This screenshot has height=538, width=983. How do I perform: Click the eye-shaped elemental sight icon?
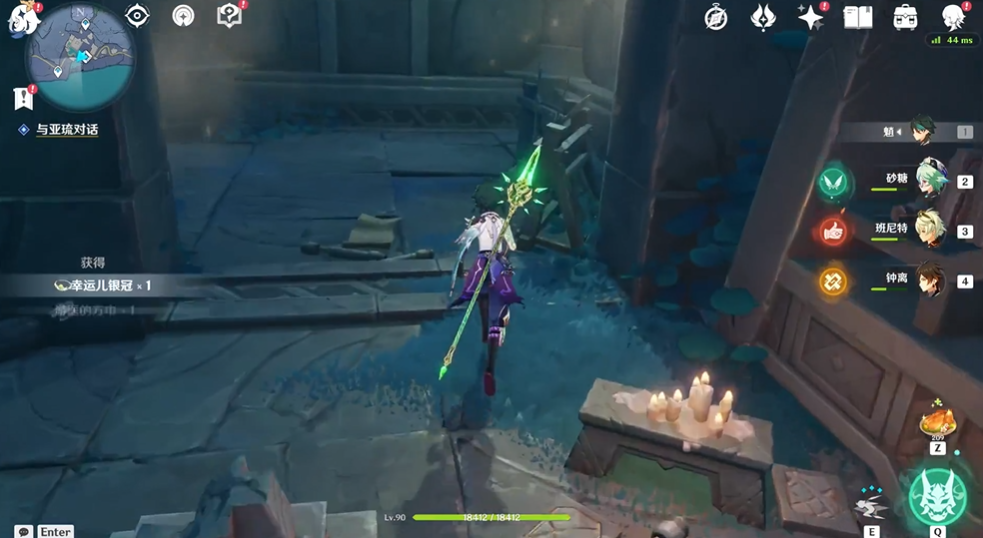(x=137, y=16)
